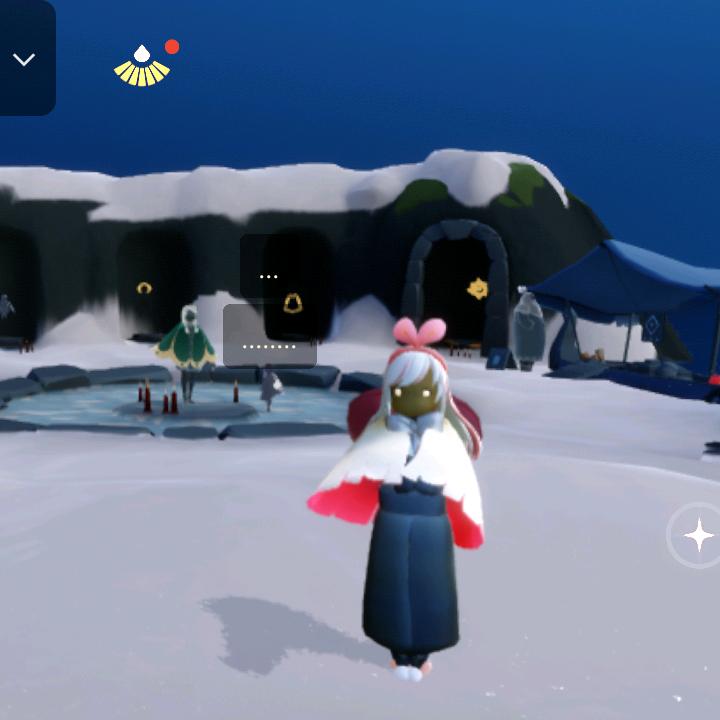Tap the cape winged light energy icon
Screen dimensions: 720x720
coord(142,66)
